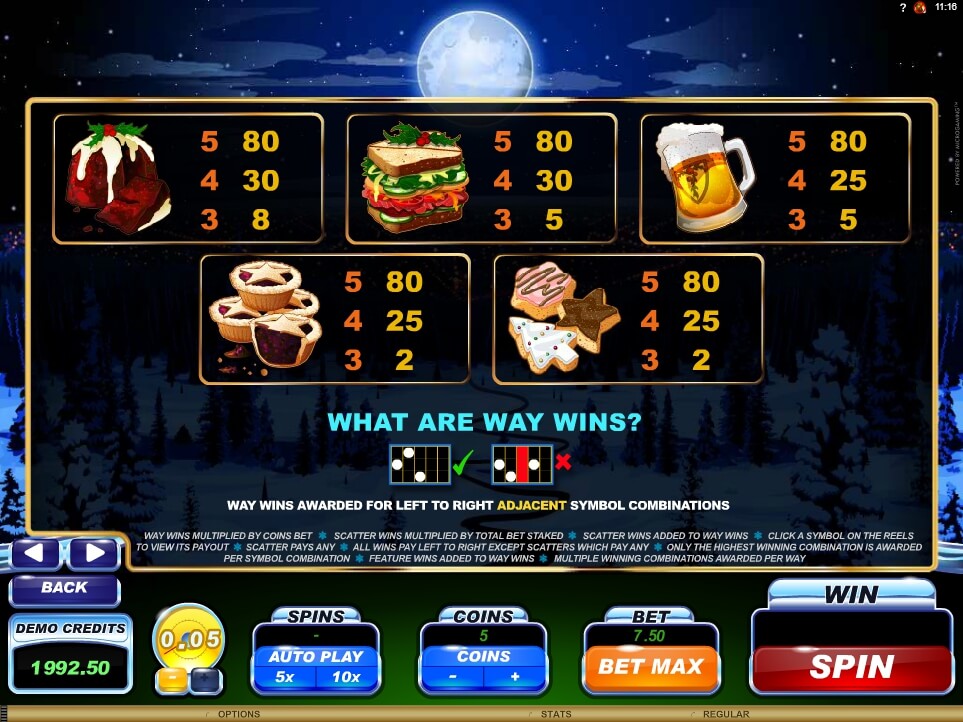
Task: View the STATS panel
Action: (x=555, y=714)
